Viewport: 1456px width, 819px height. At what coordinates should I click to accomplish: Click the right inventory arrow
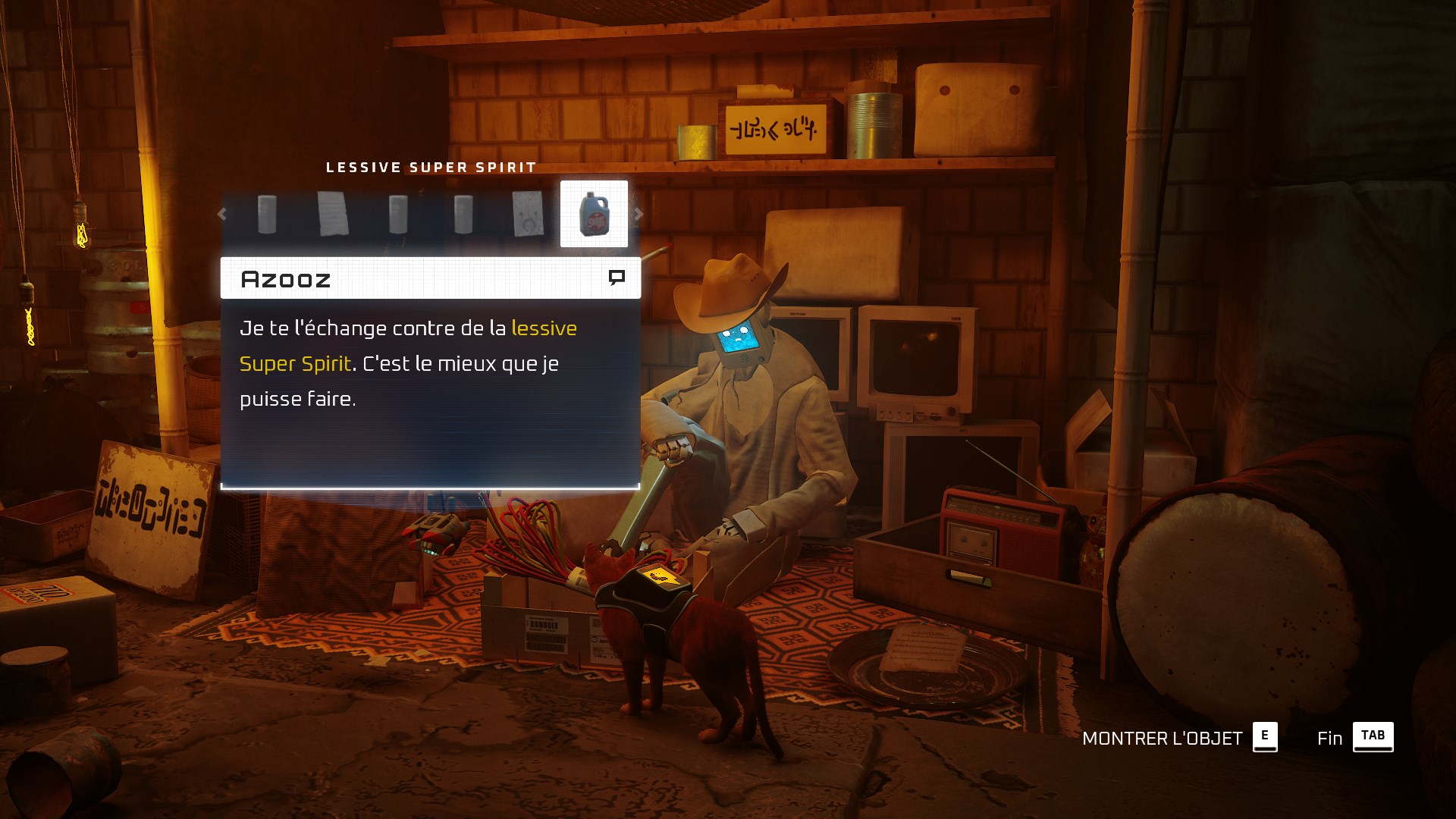coord(639,215)
